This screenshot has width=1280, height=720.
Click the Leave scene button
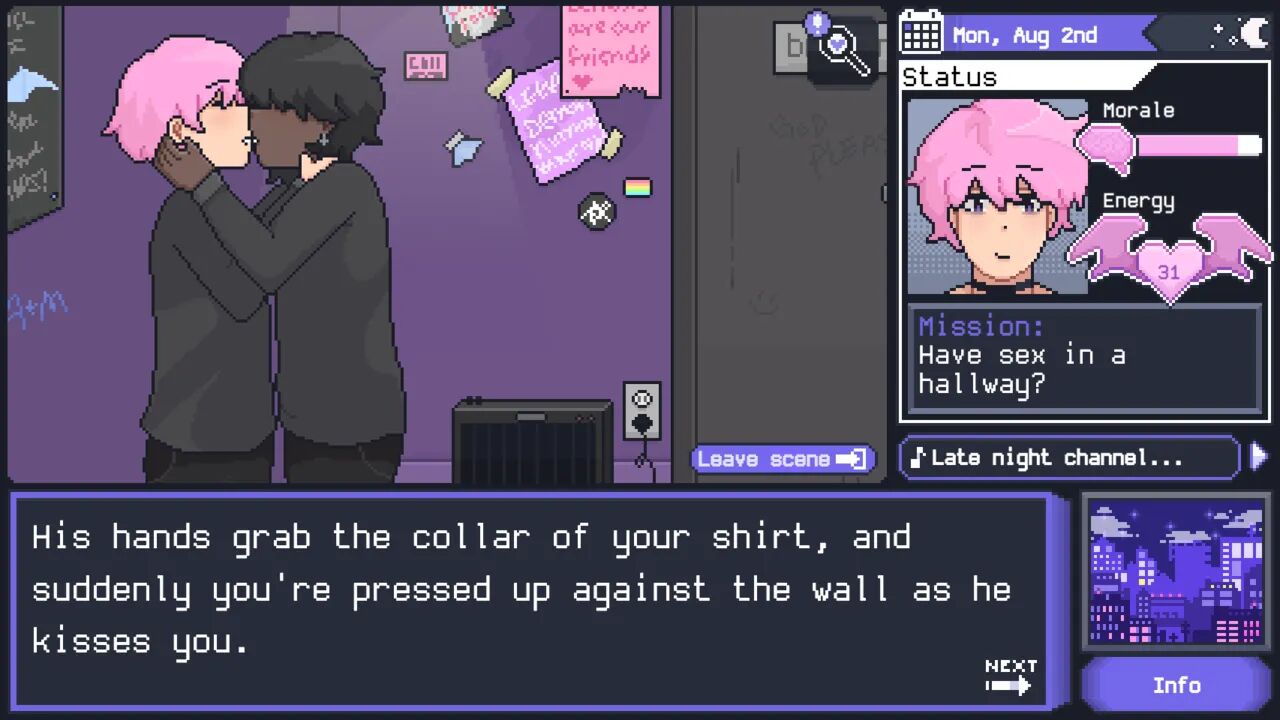click(x=782, y=459)
